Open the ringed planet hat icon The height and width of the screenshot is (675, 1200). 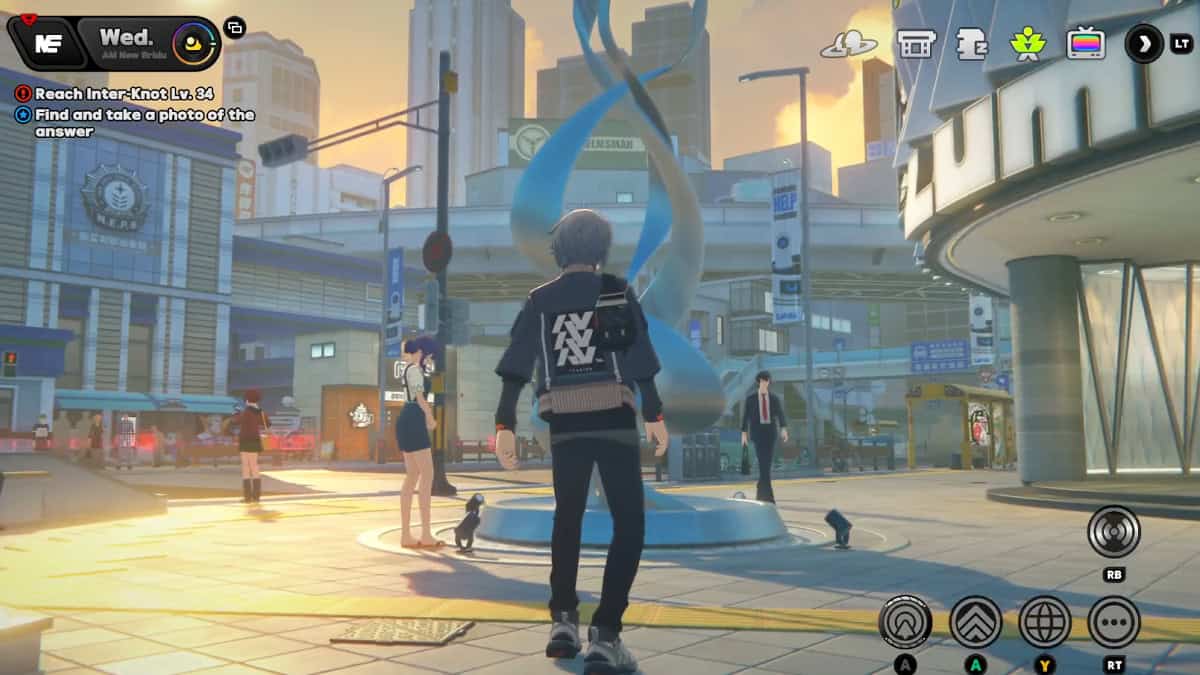(x=849, y=44)
